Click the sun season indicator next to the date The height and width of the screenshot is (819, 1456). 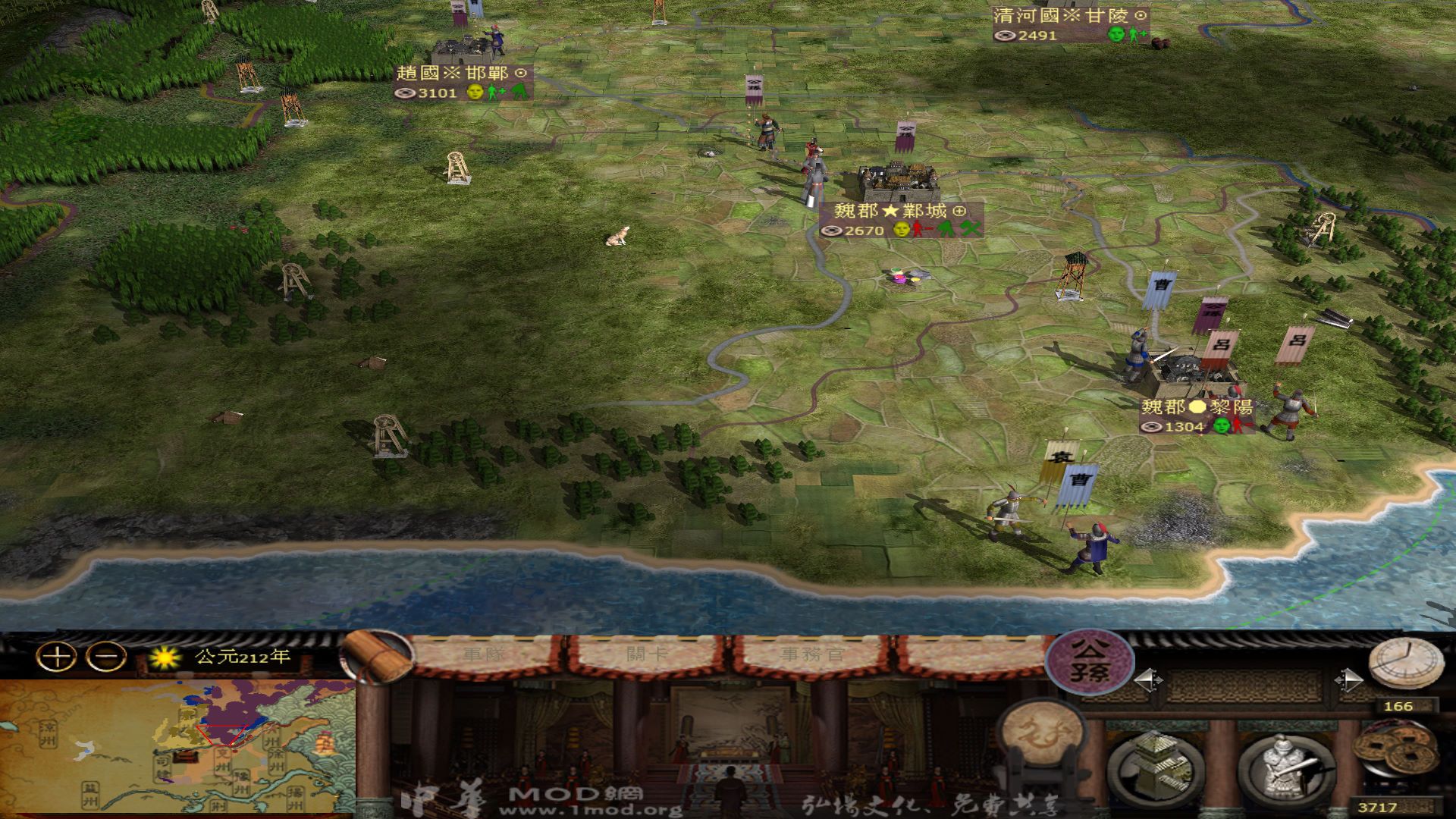[165, 656]
